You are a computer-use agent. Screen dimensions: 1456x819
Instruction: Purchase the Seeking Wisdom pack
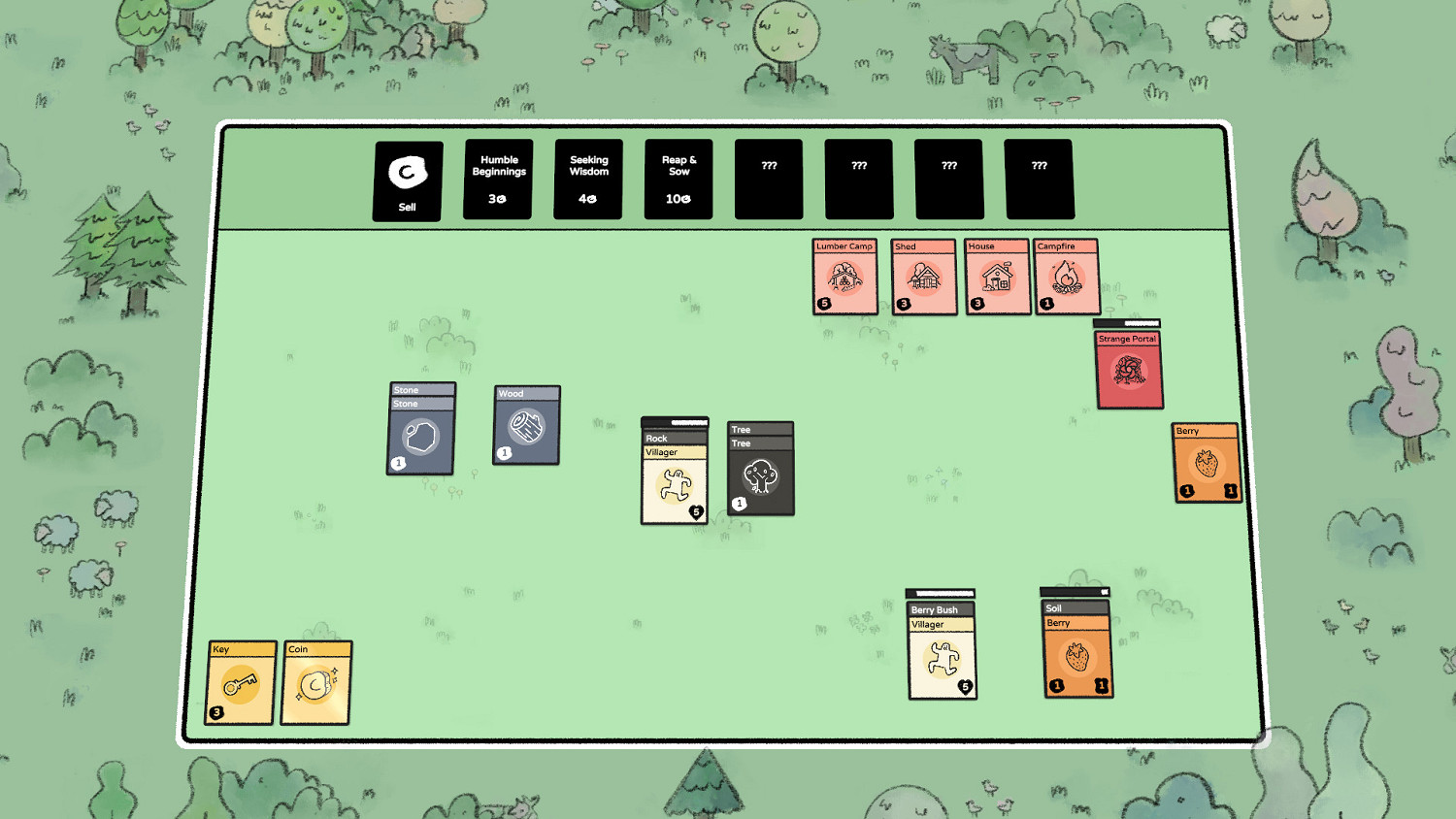click(587, 179)
